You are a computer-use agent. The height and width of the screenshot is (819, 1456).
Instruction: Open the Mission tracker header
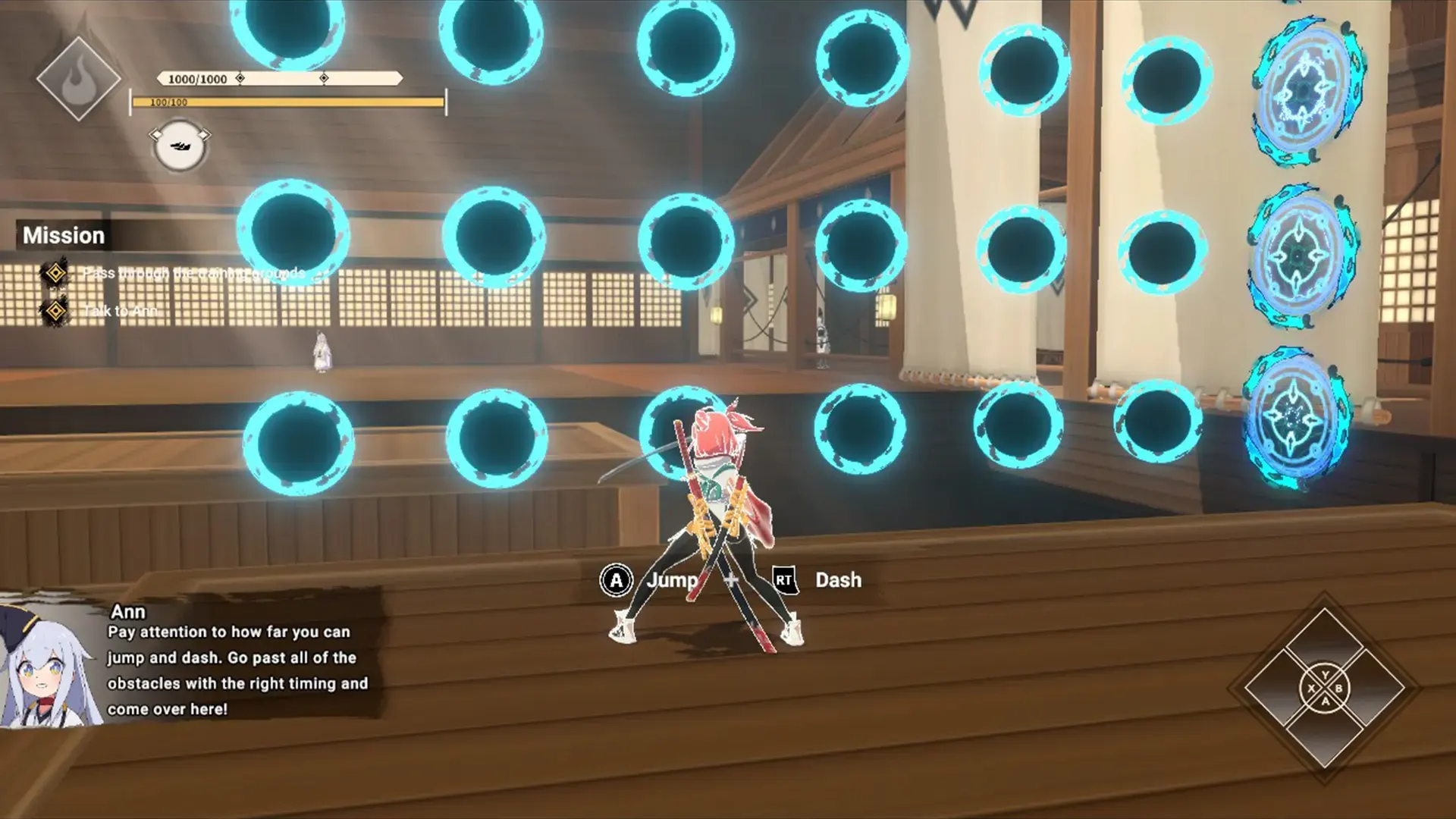coord(64,235)
